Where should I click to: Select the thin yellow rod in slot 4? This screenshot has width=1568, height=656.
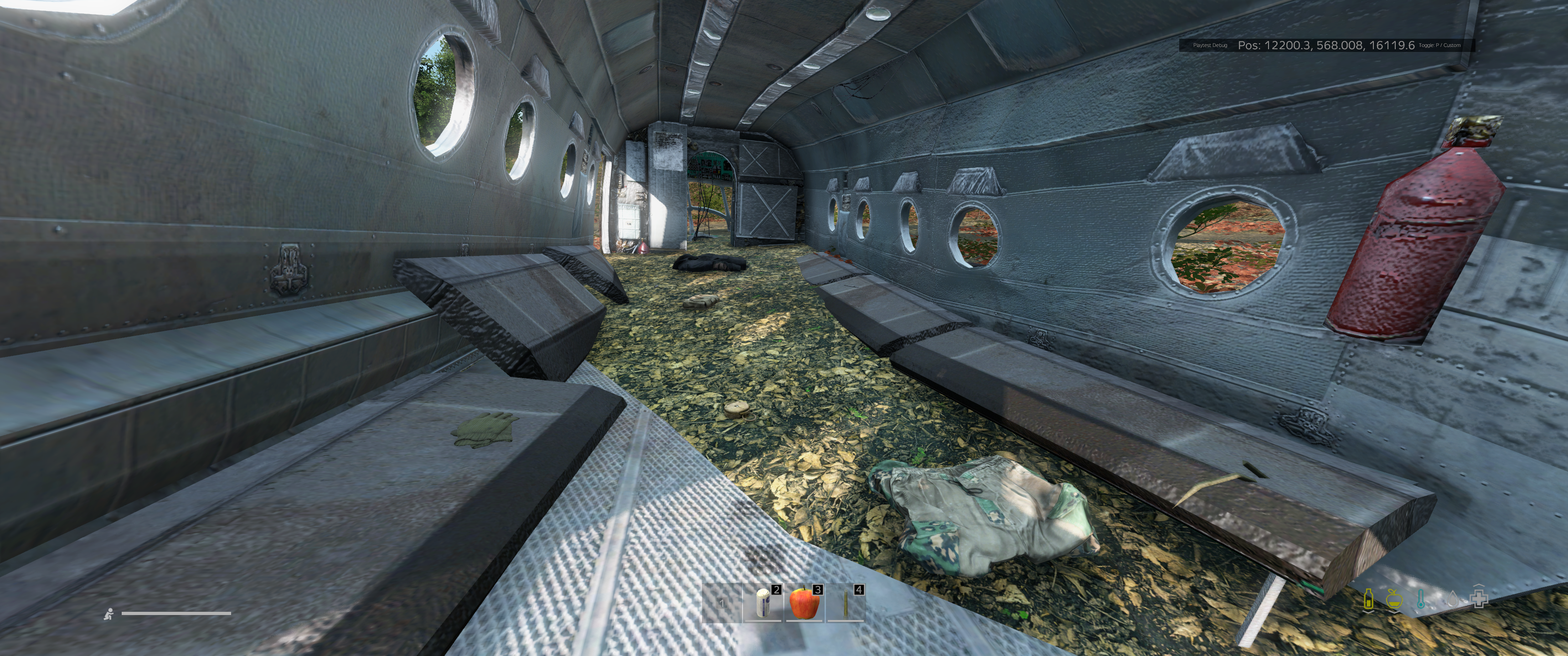click(845, 604)
